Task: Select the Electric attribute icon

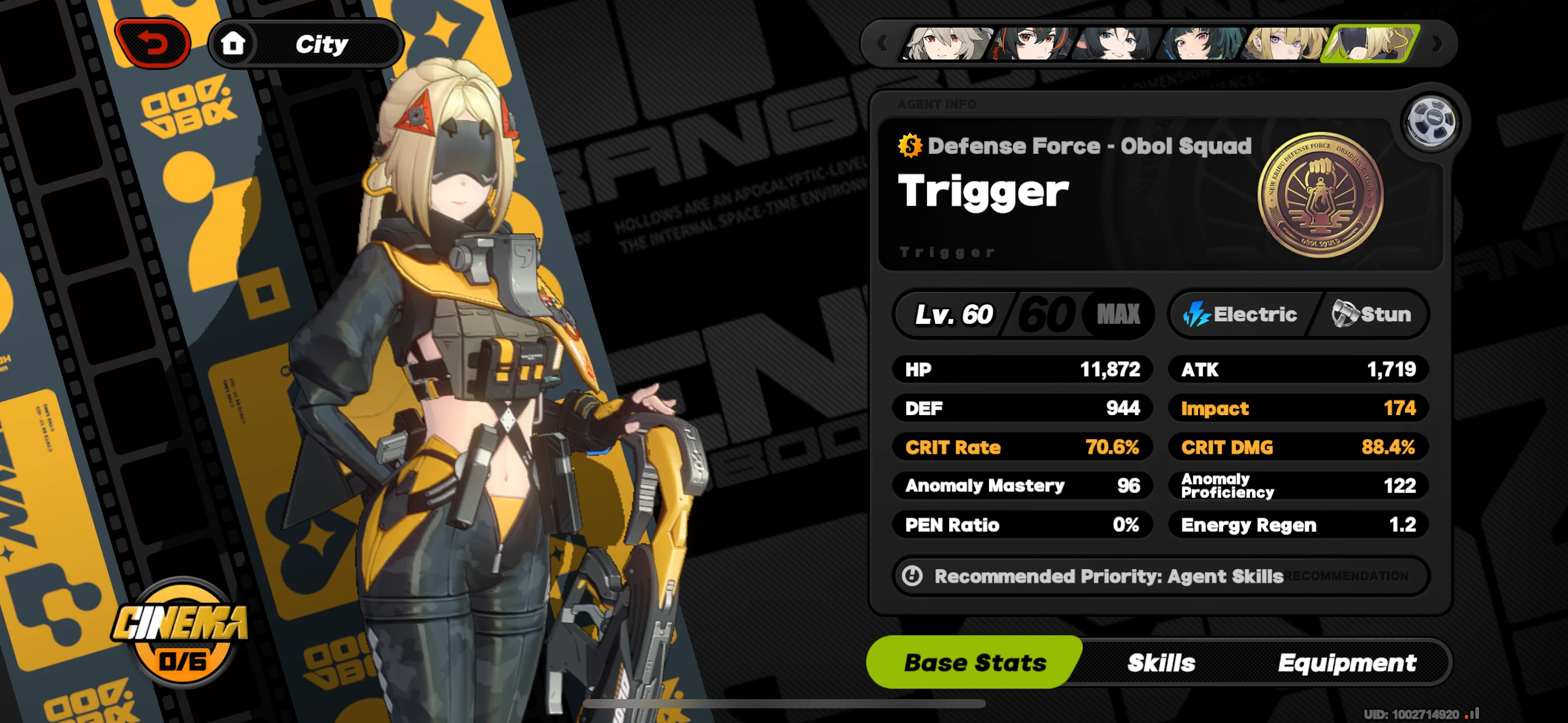Action: 1196,314
